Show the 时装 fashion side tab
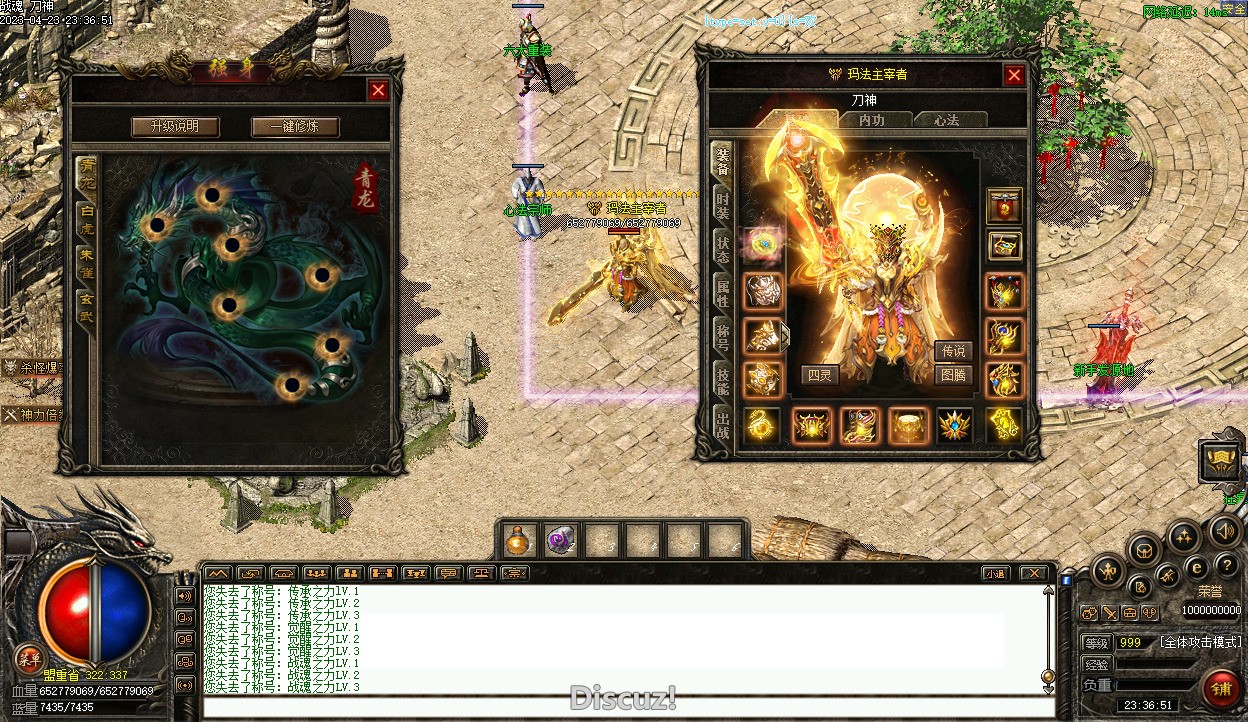This screenshot has width=1248, height=722. point(722,205)
